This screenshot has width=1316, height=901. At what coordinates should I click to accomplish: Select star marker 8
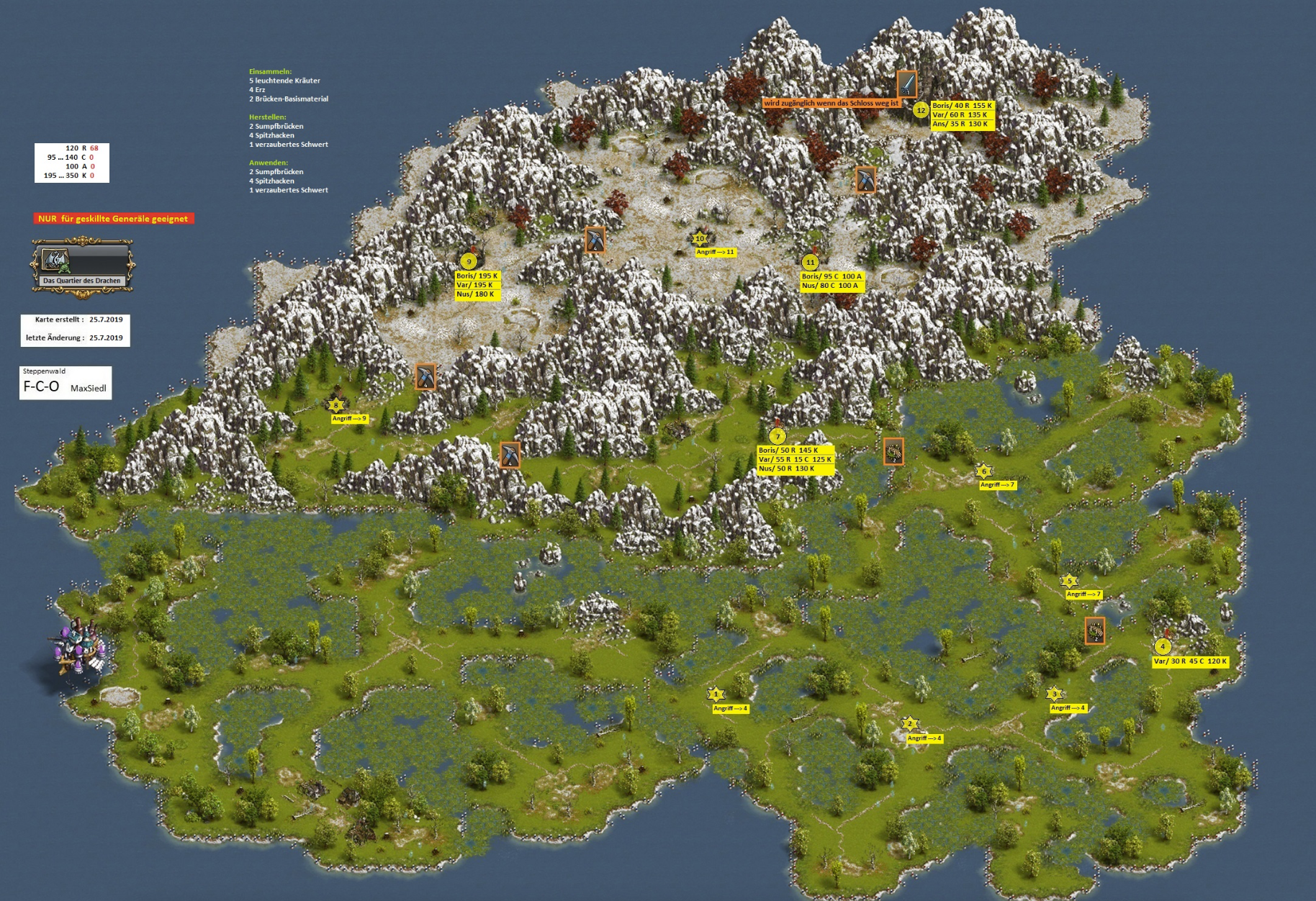point(335,406)
